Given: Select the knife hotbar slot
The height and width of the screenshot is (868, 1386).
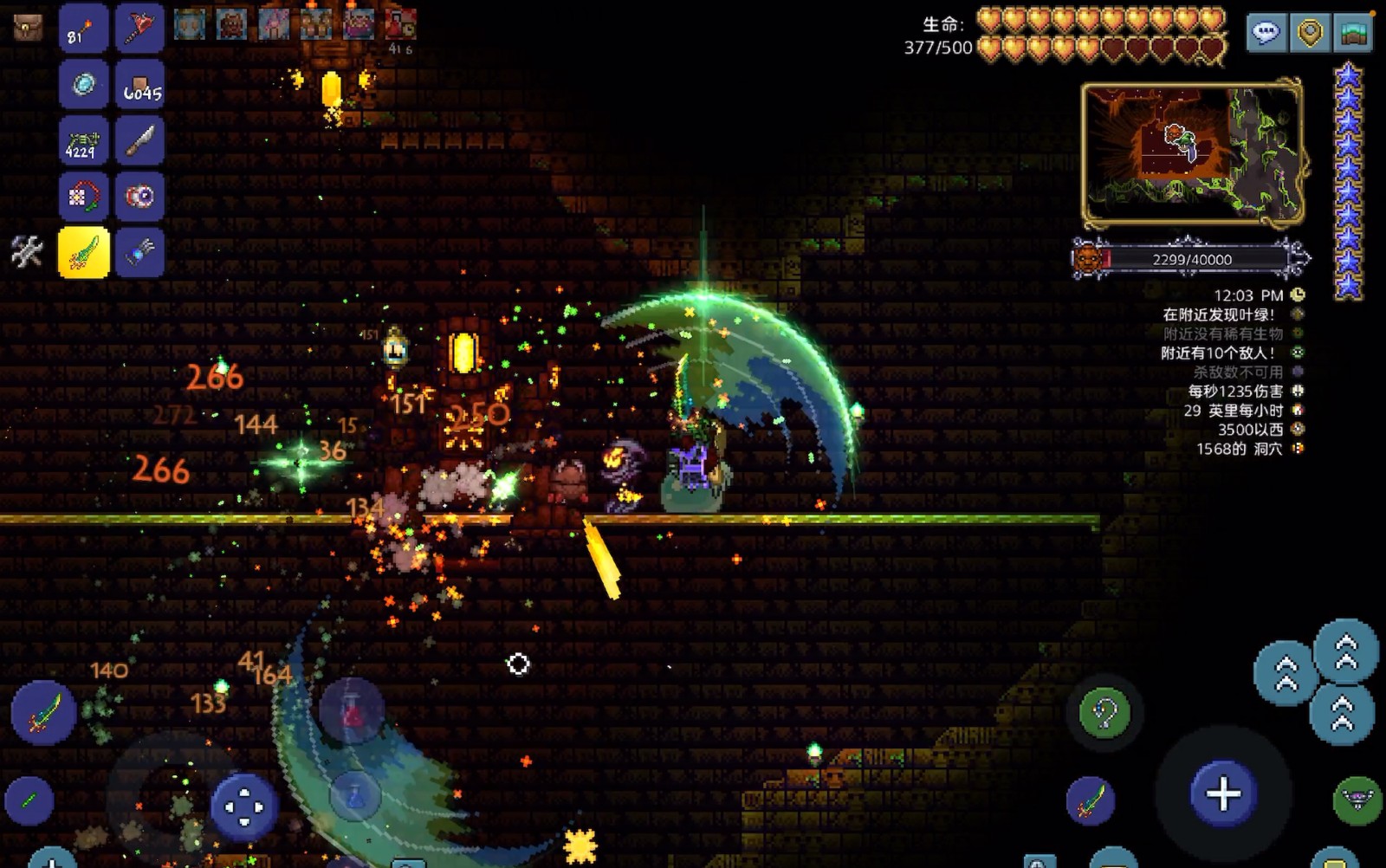Looking at the screenshot, I should [x=139, y=141].
